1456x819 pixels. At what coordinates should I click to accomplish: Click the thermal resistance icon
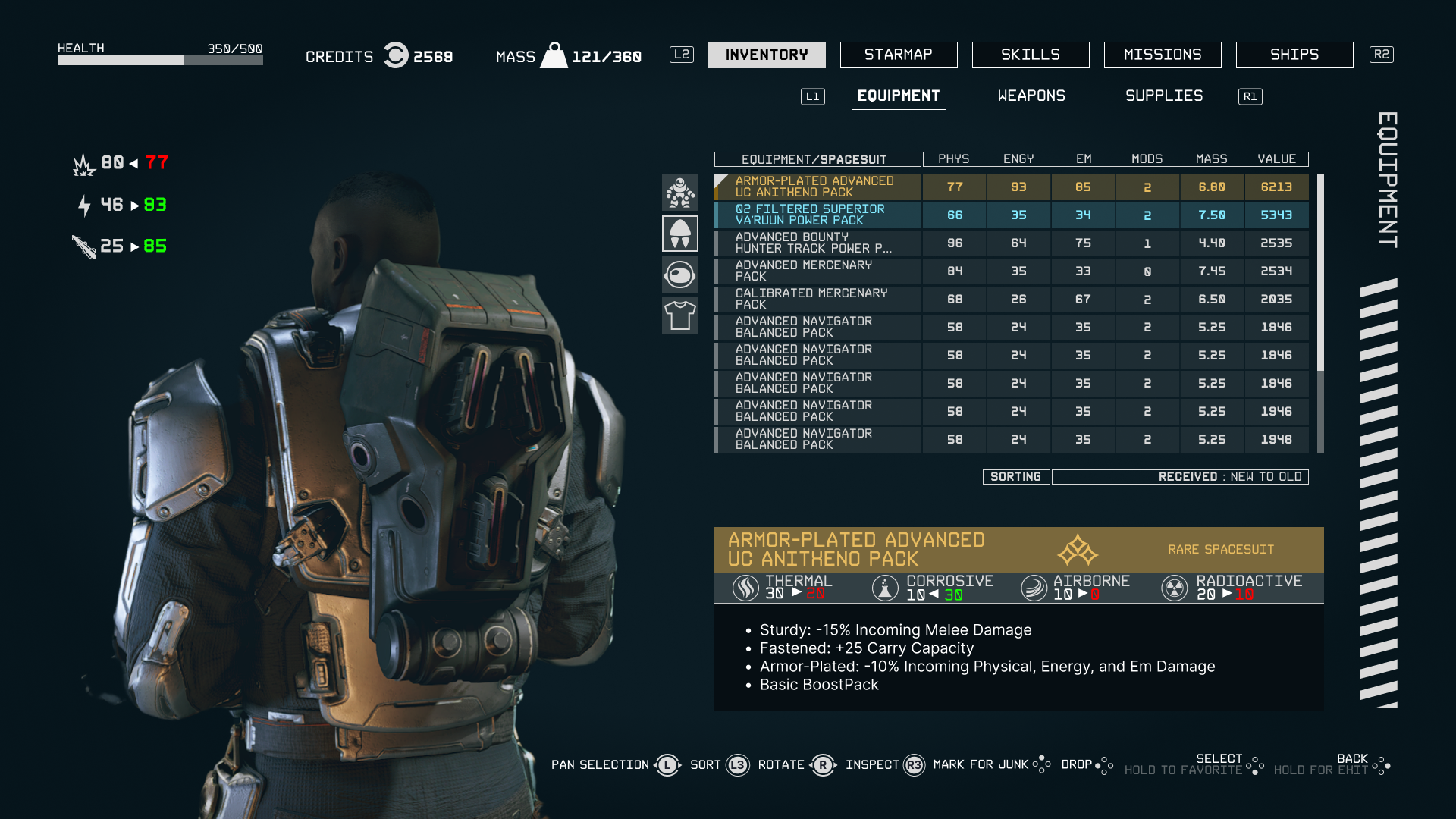[x=745, y=588]
